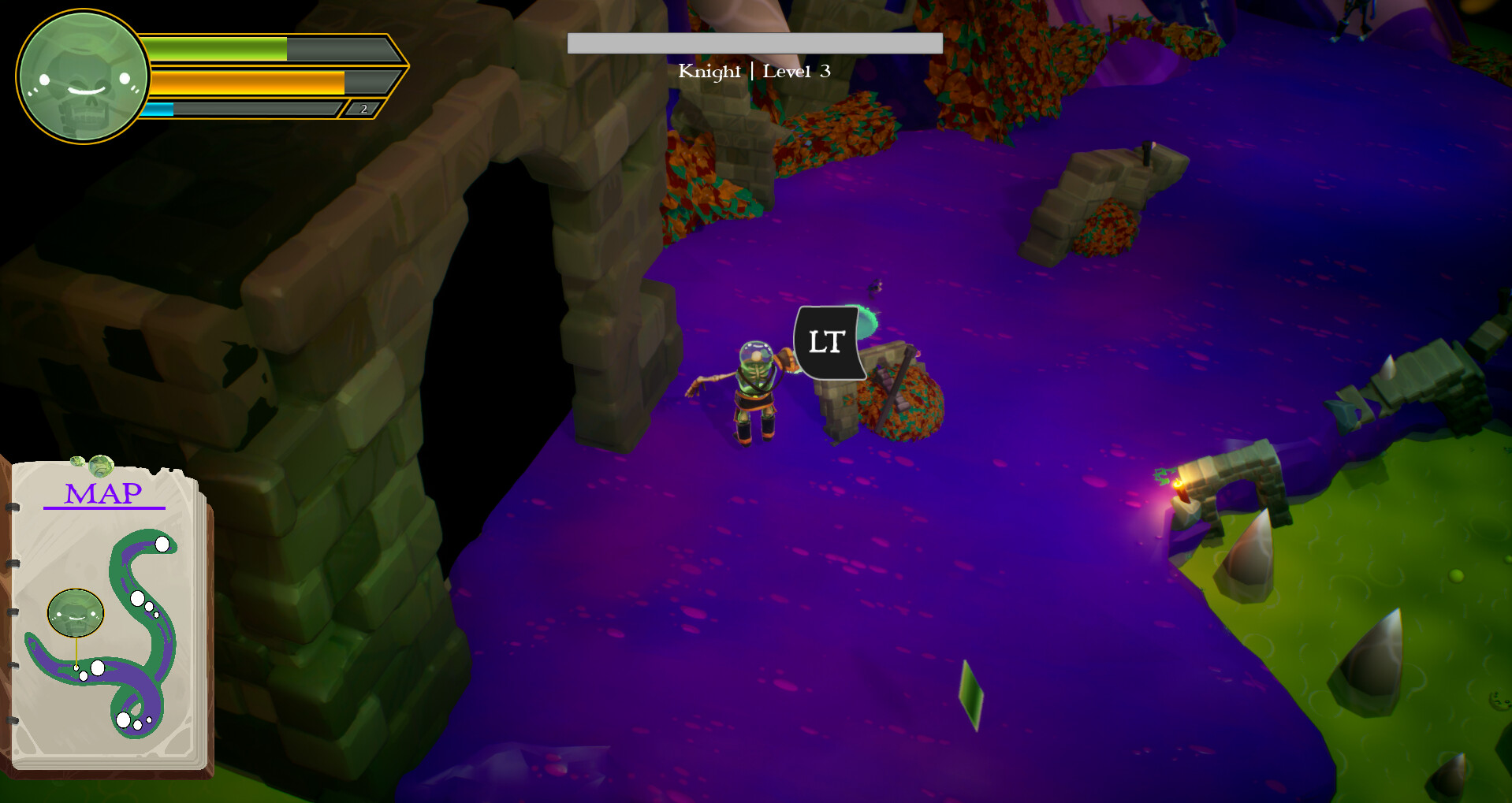The height and width of the screenshot is (803, 1512).
Task: Select the Knight | Level 3 boss label
Action: [x=754, y=71]
